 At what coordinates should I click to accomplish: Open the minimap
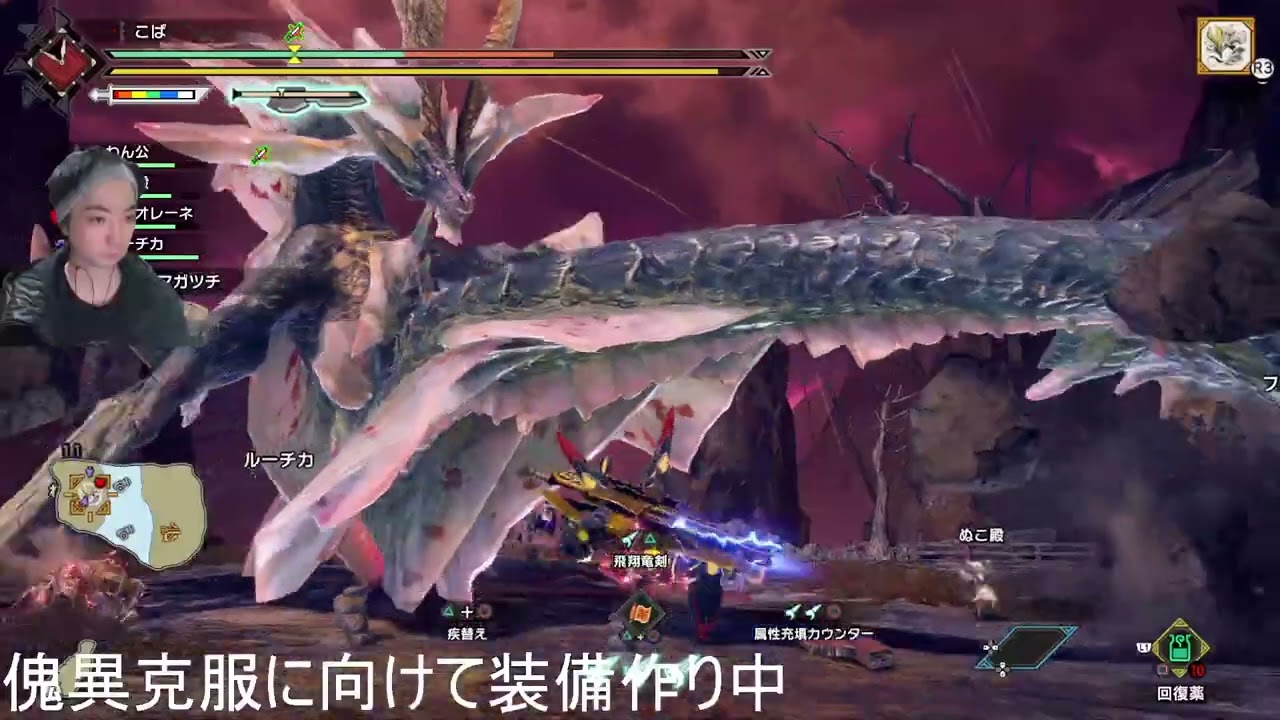pos(130,511)
